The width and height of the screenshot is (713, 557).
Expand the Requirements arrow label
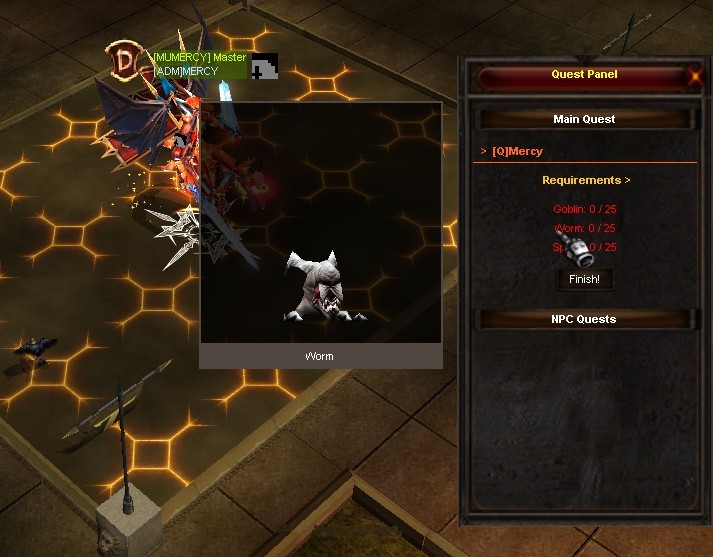[586, 181]
